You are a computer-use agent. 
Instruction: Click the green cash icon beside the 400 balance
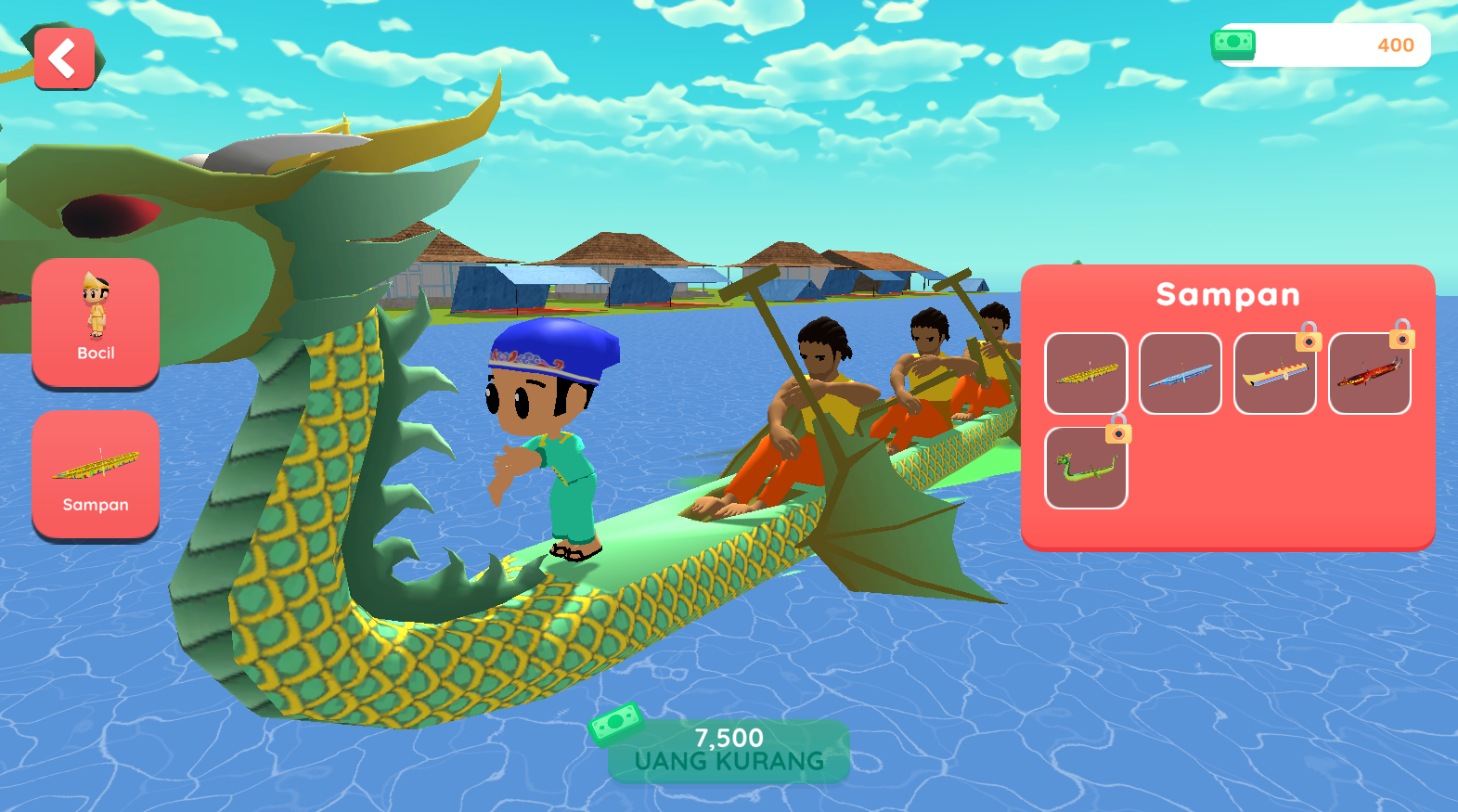coord(1233,45)
